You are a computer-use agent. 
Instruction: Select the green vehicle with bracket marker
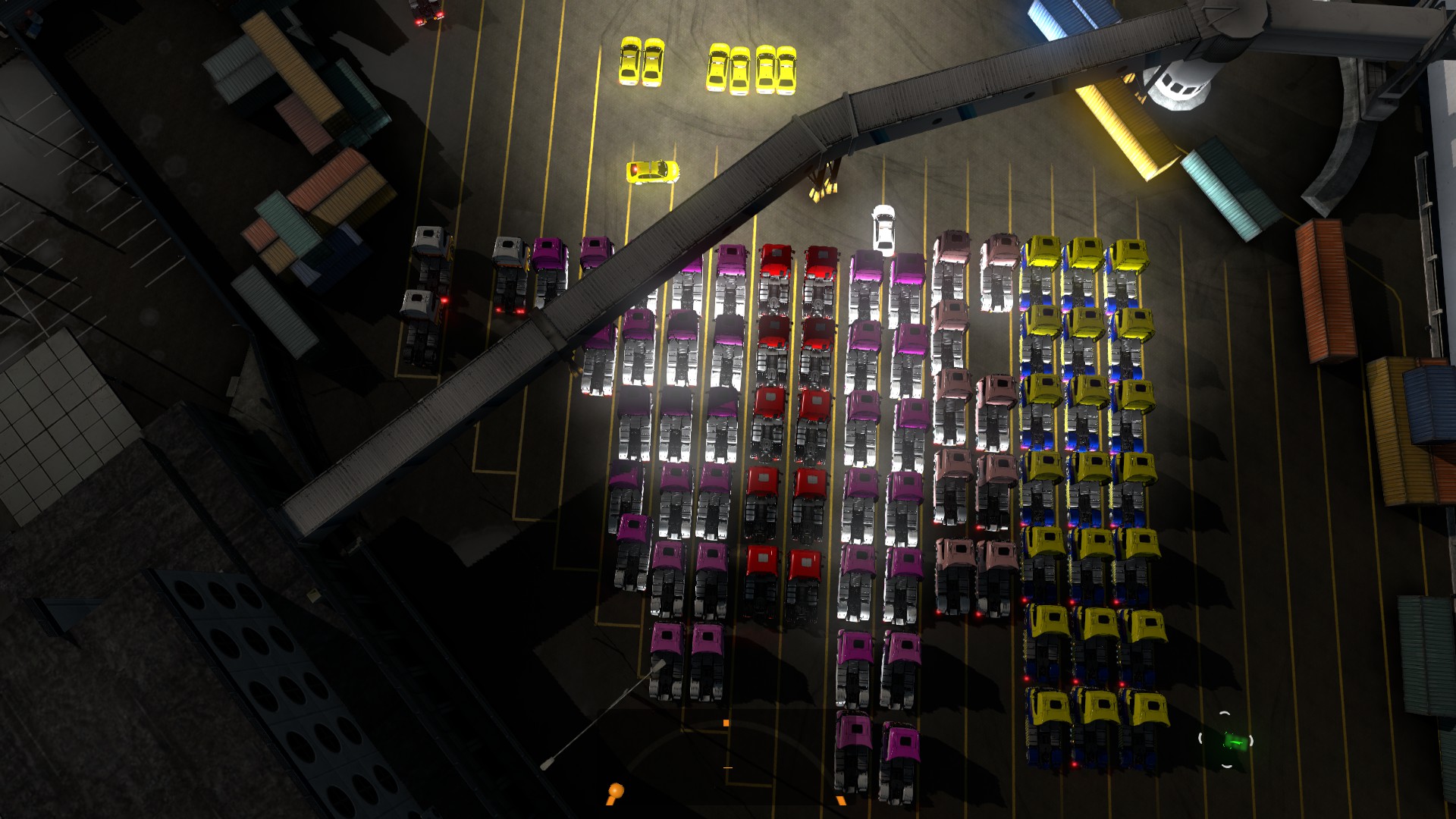(x=1227, y=740)
